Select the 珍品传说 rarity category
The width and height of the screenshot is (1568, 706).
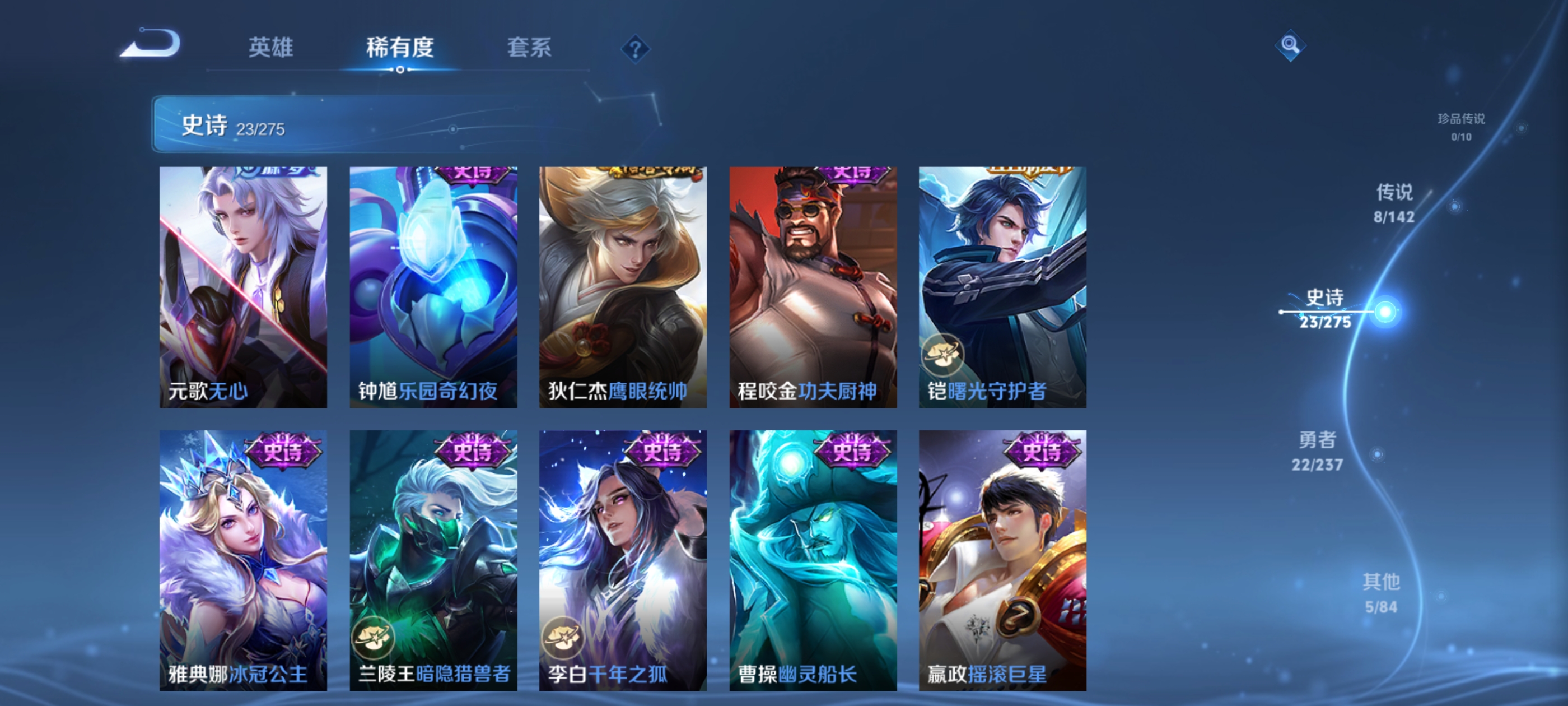pyautogui.click(x=1461, y=128)
